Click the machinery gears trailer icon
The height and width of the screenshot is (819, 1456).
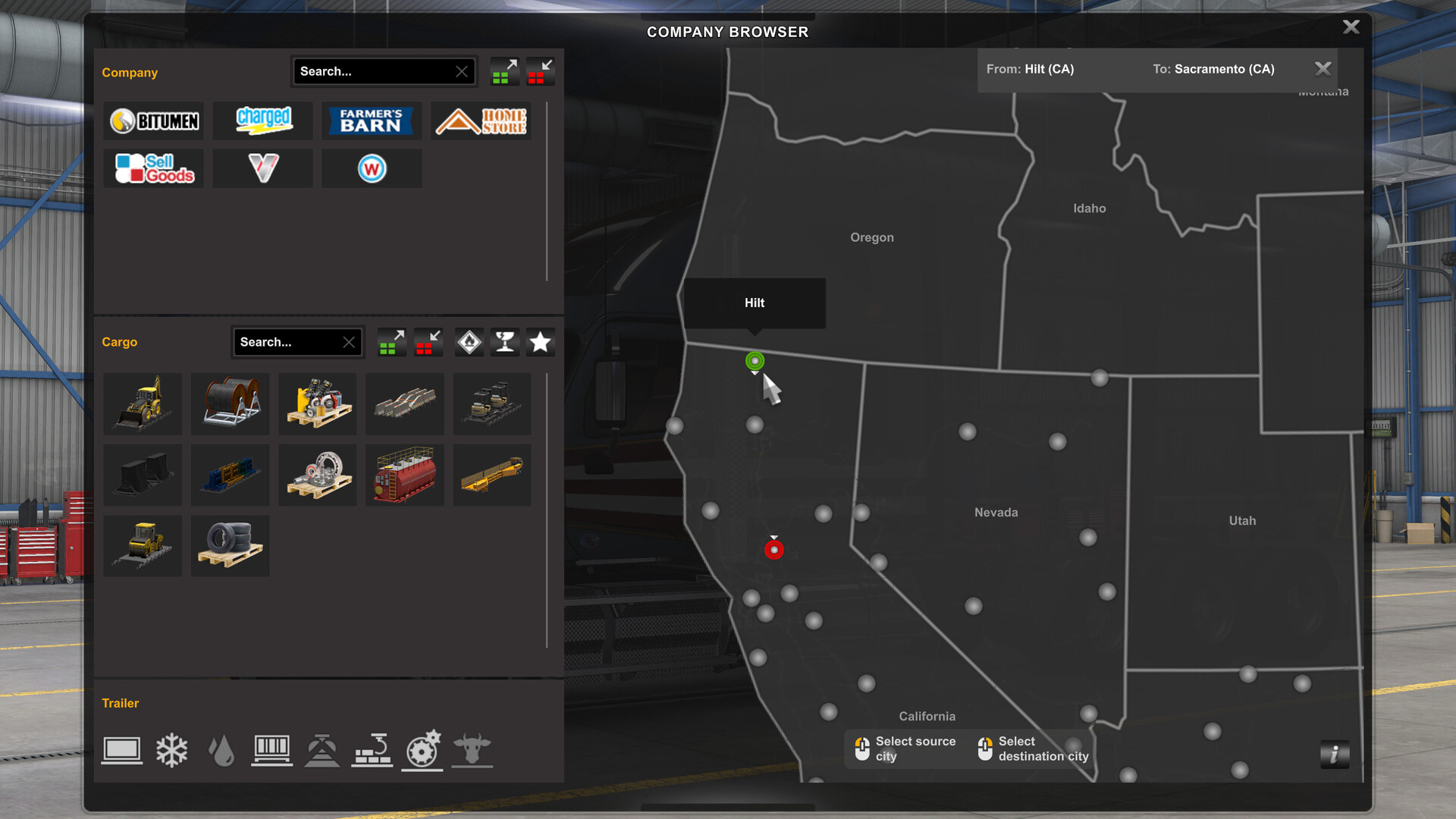coord(422,749)
